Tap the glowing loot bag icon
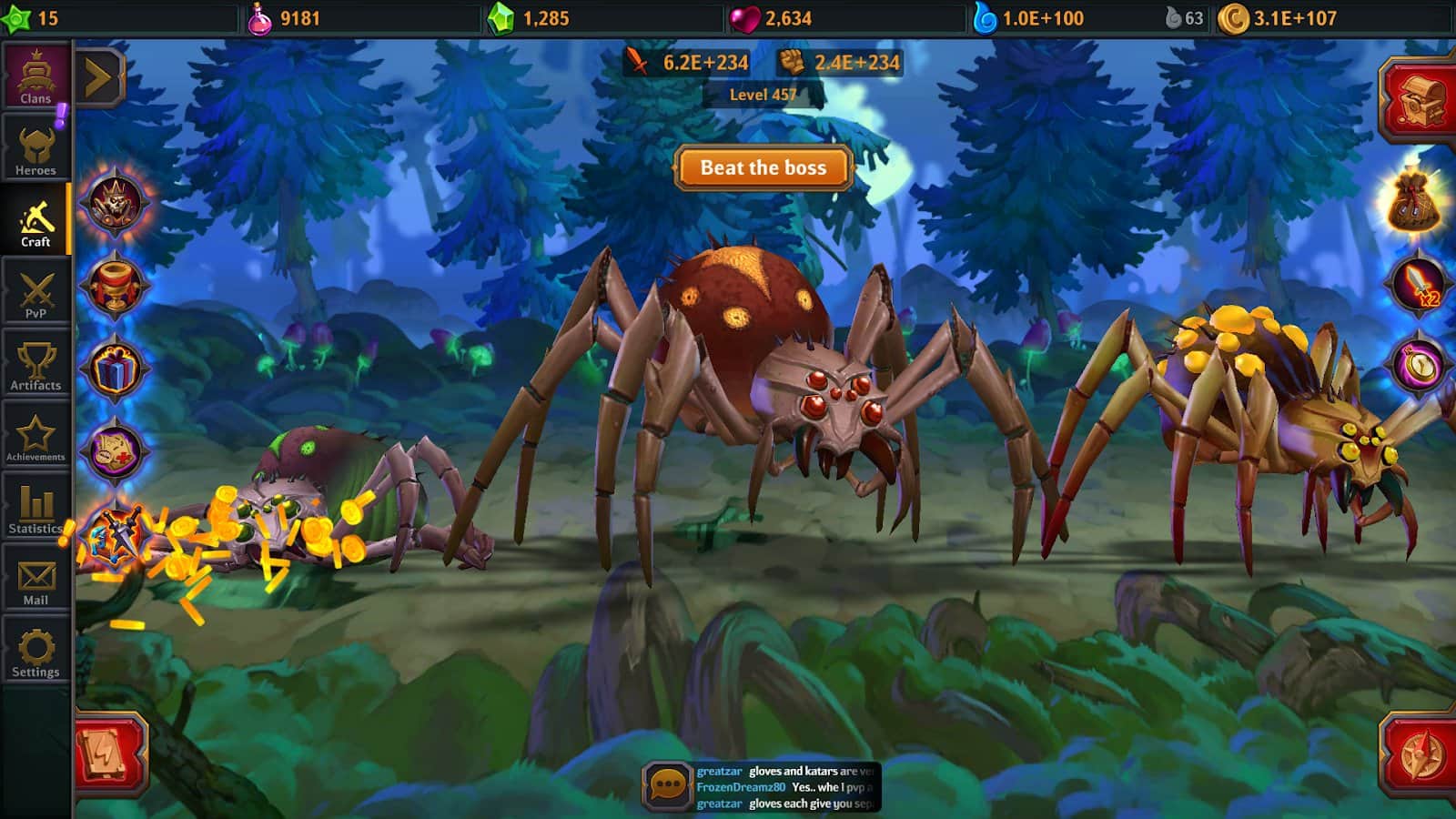1456x819 pixels. (x=1415, y=200)
